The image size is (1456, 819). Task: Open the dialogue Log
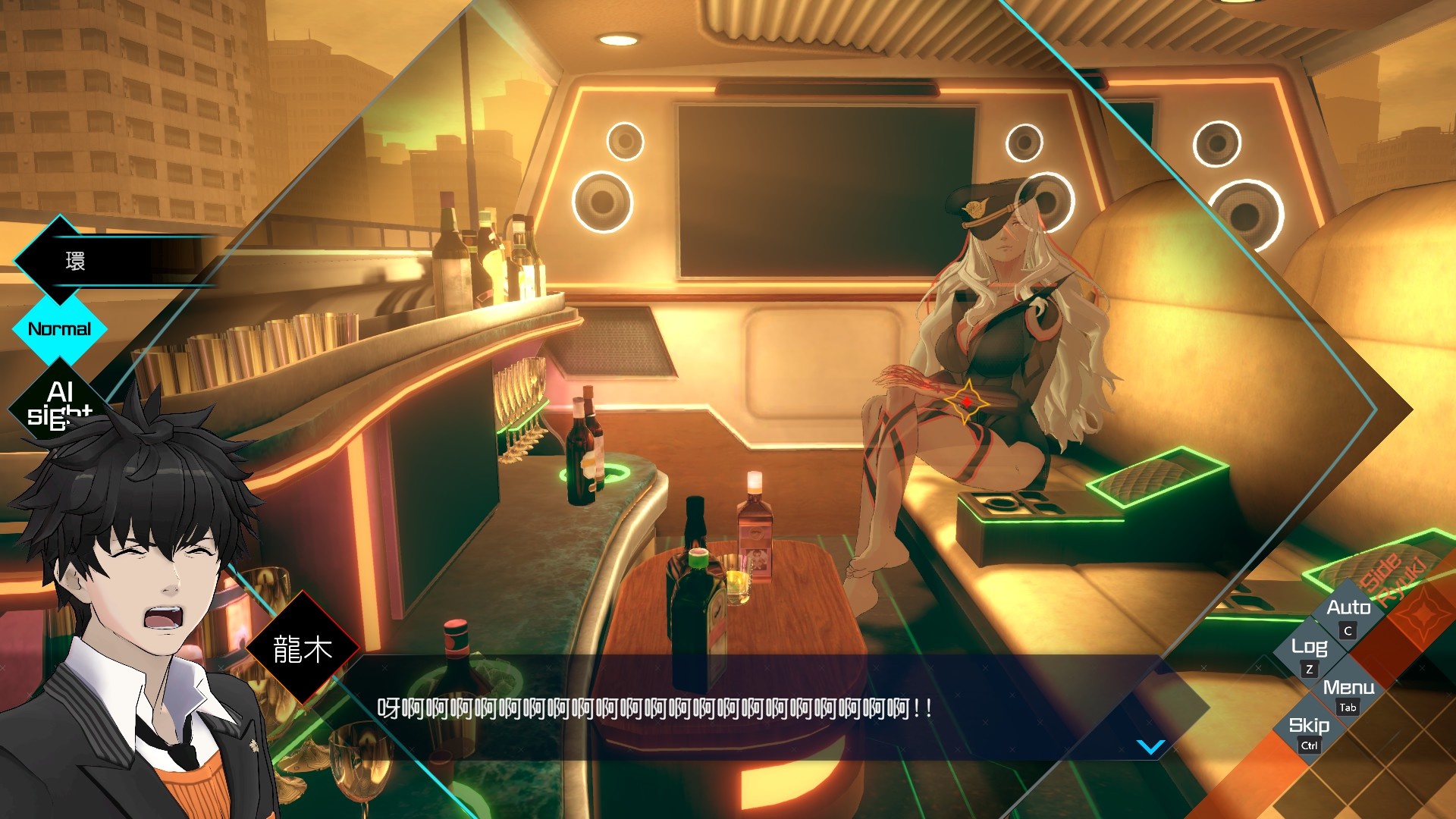pyautogui.click(x=1309, y=648)
